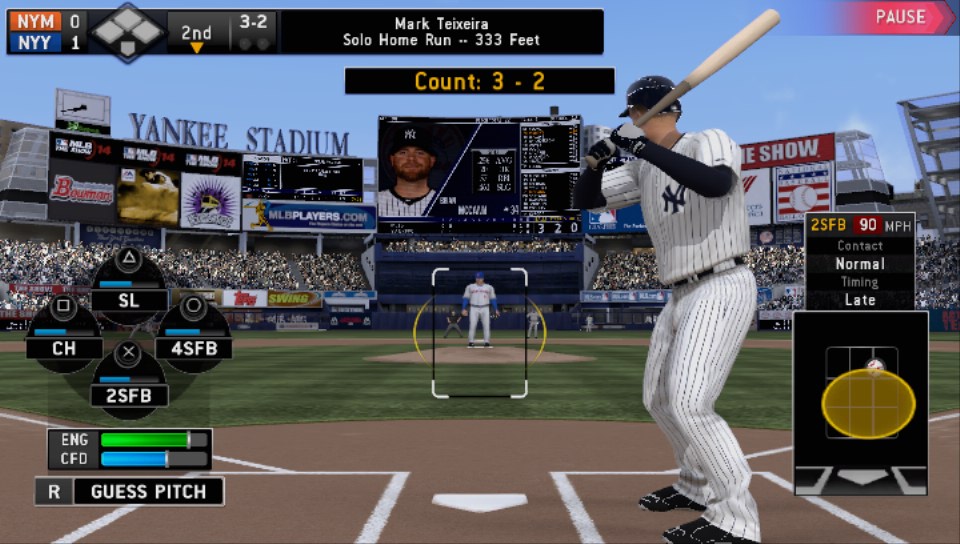Click the strike zone pitch location panel
Image resolution: width=960 pixels, height=544 pixels.
click(x=861, y=402)
